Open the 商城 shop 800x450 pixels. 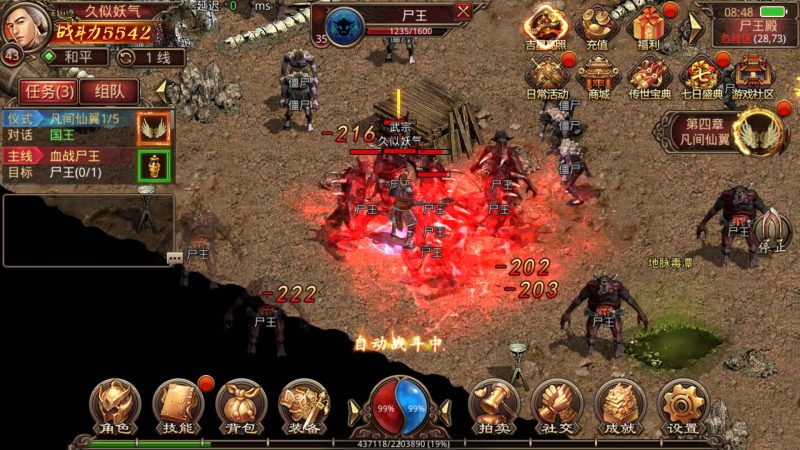598,75
